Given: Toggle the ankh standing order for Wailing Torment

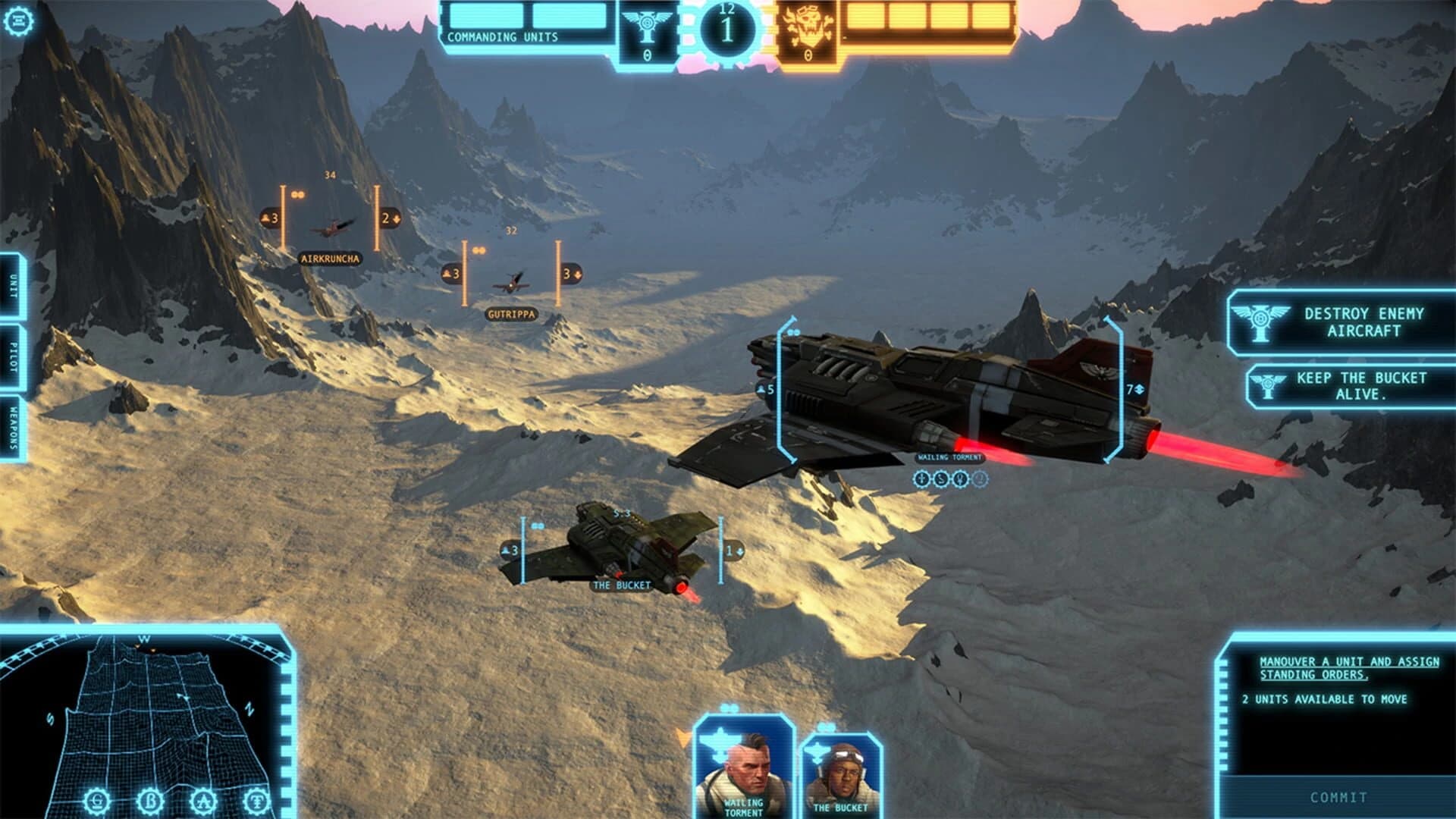Looking at the screenshot, I should pyautogui.click(x=960, y=479).
